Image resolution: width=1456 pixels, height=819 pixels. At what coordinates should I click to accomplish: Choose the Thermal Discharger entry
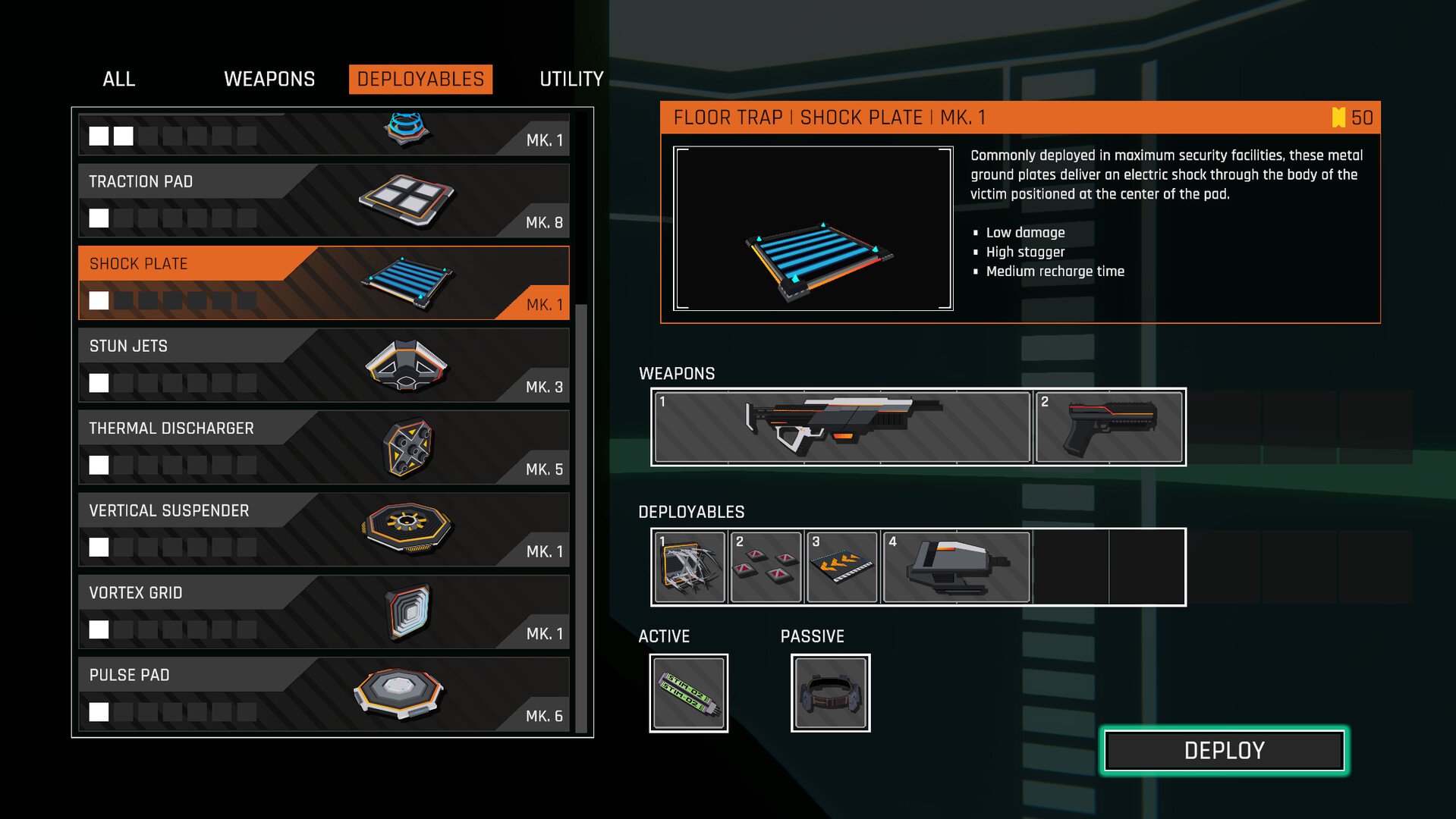coord(323,447)
